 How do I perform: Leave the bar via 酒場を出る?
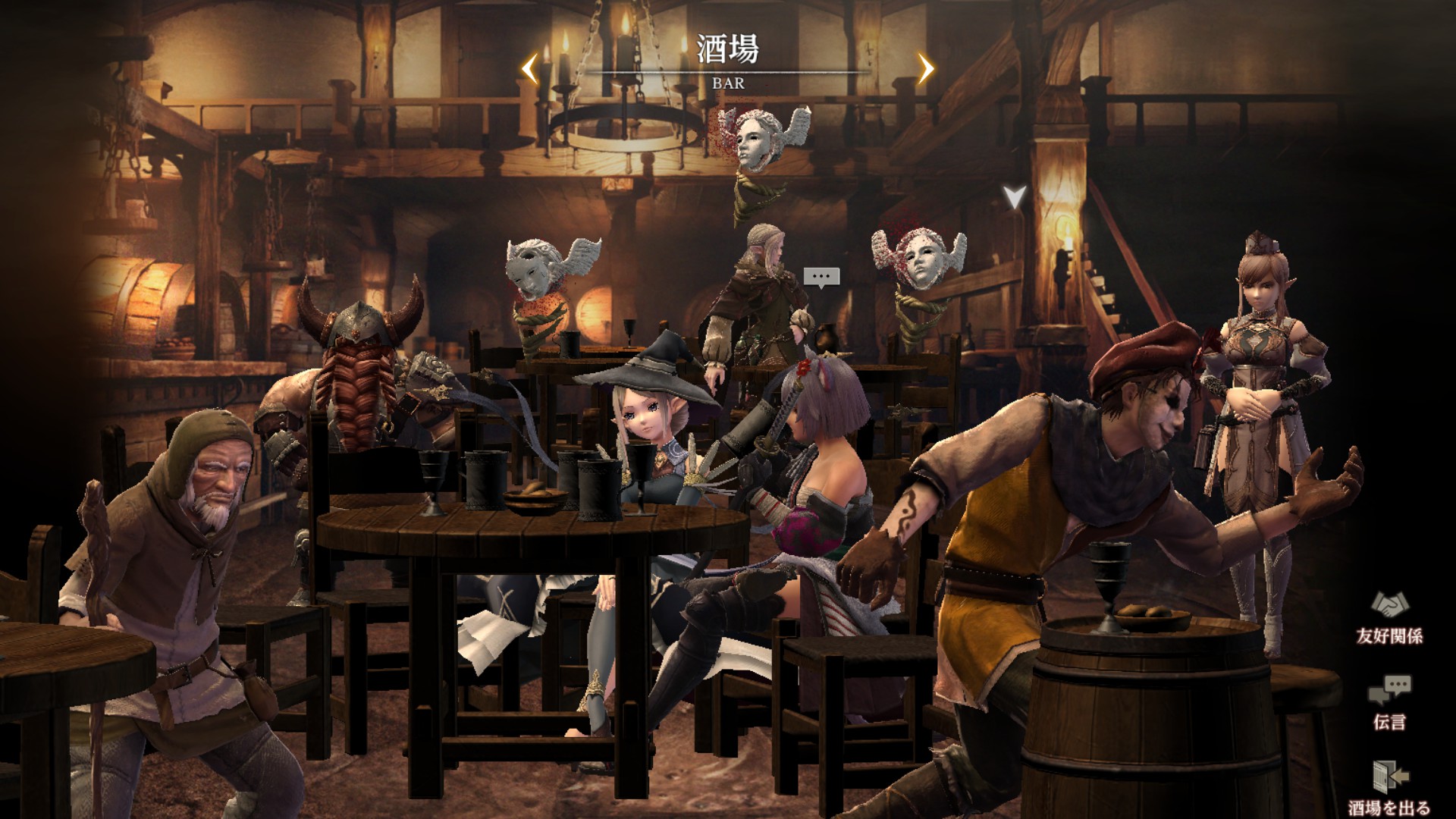(1389, 786)
